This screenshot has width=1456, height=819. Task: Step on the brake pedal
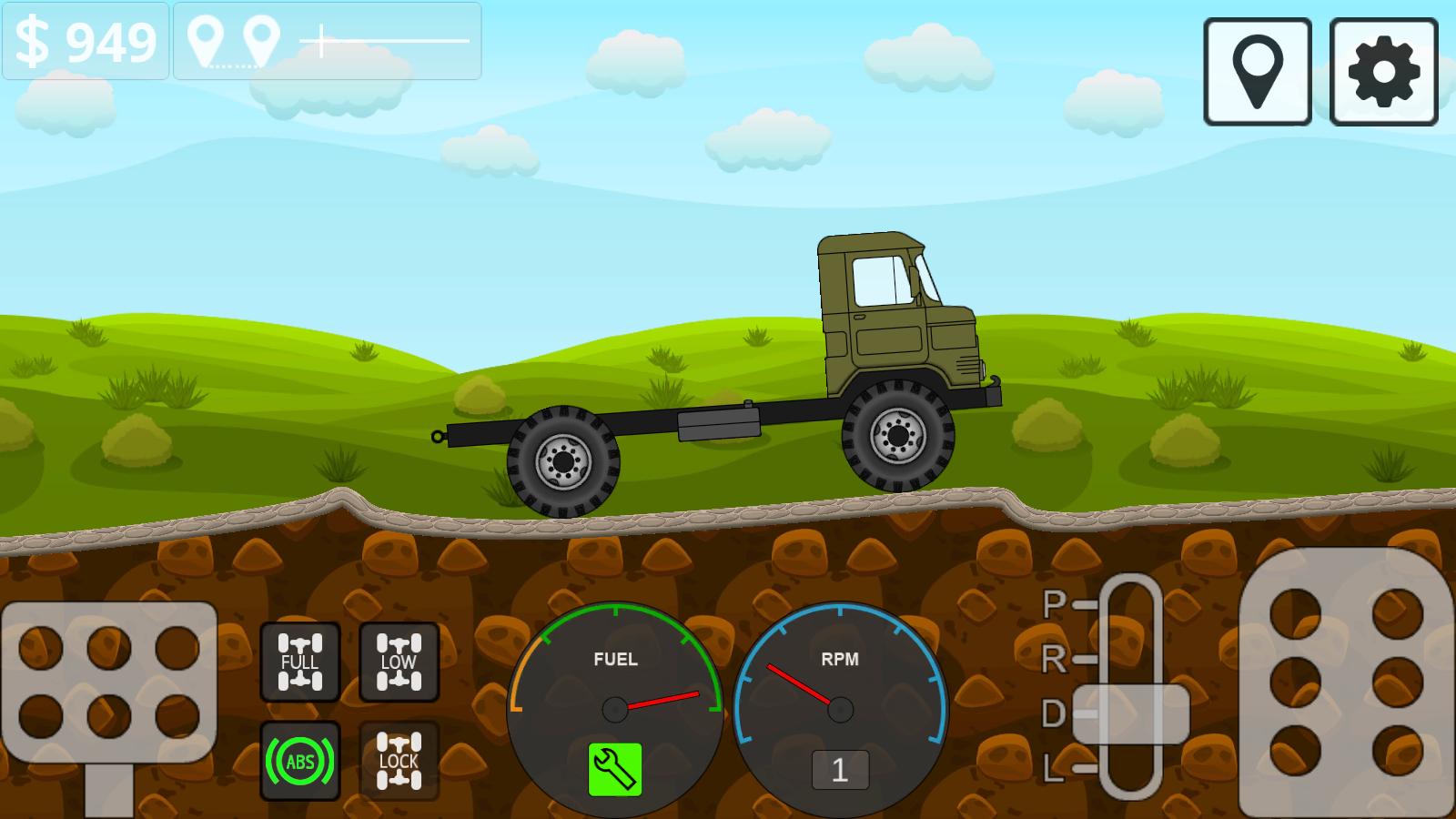click(x=108, y=682)
